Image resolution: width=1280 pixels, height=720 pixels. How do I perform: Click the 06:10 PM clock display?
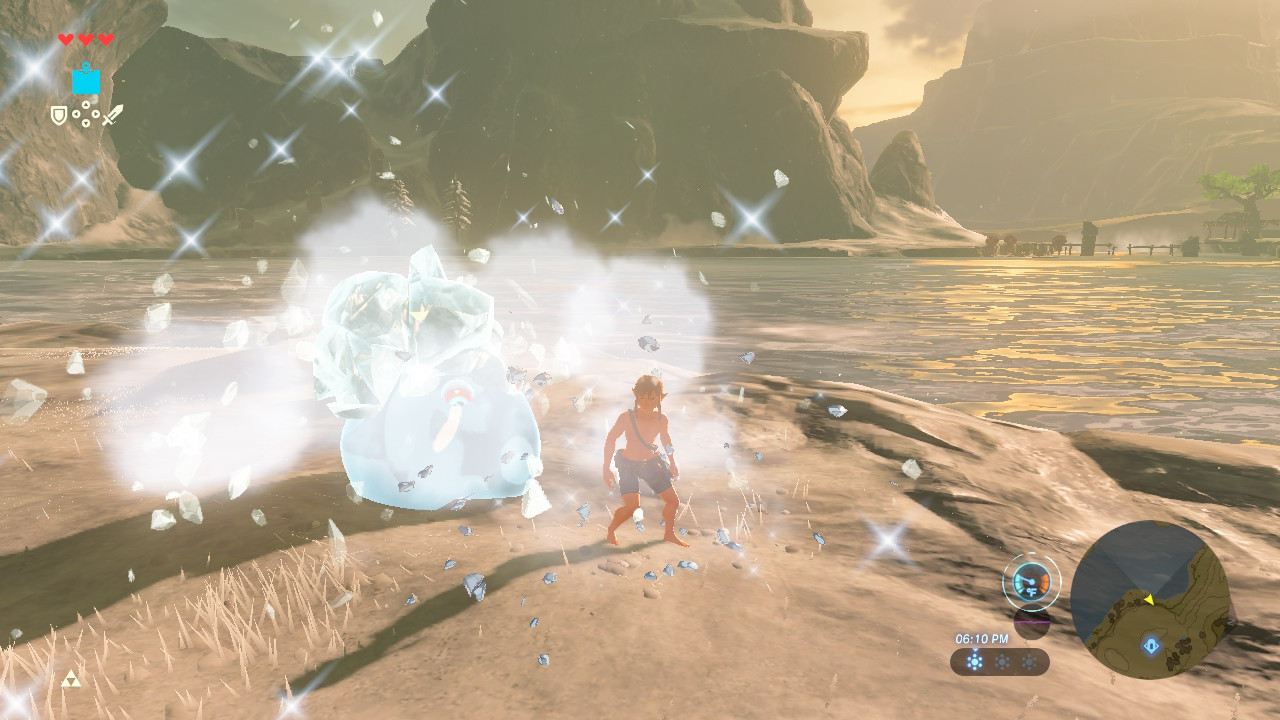(x=982, y=637)
